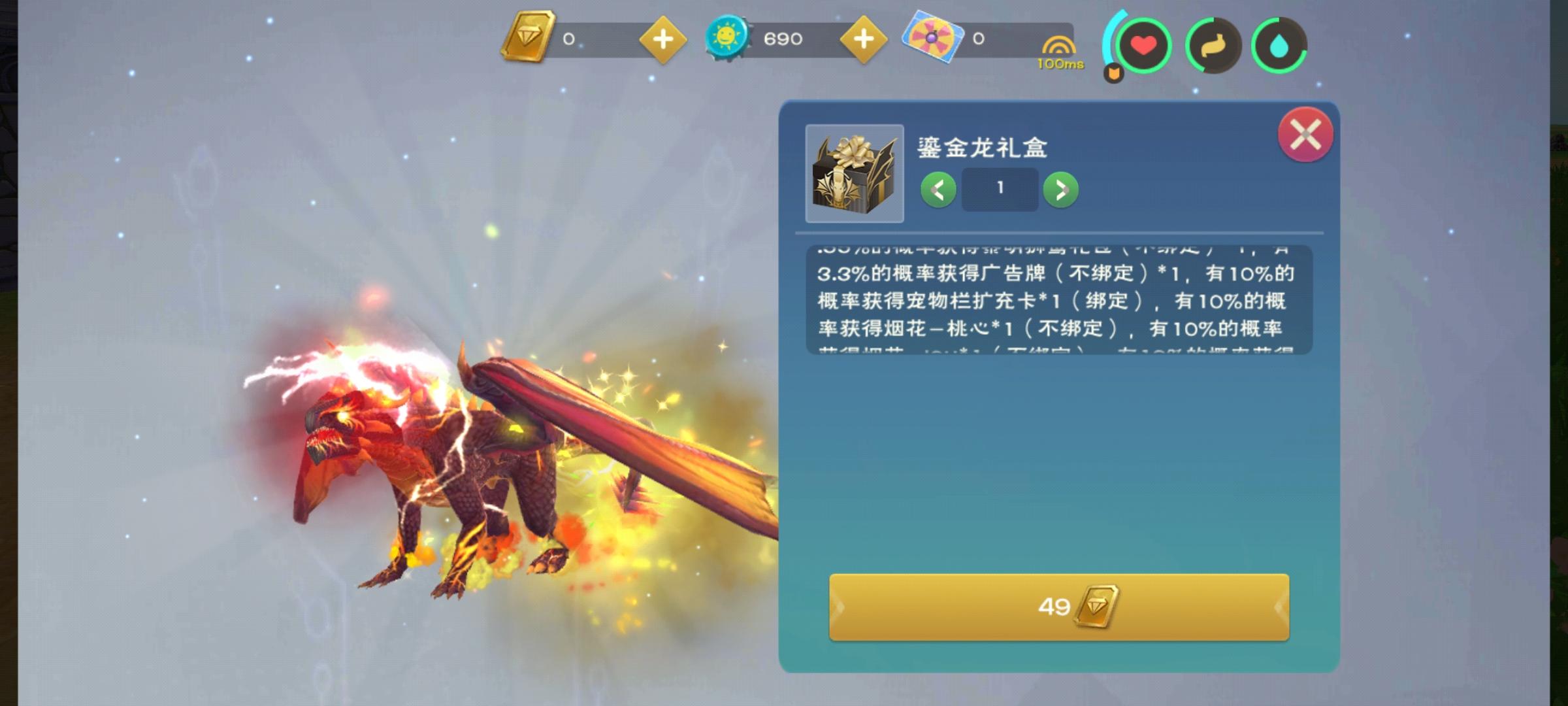
Task: Click the sun coin balance showing 690
Action: 783,38
